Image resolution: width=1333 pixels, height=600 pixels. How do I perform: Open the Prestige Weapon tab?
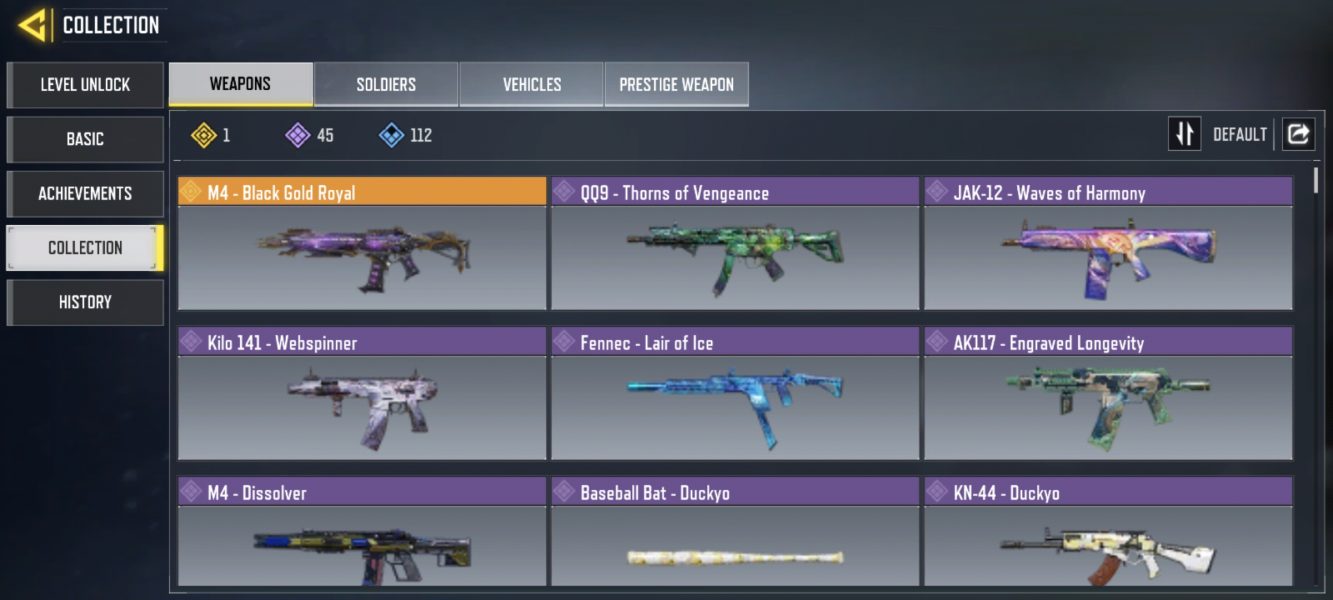pyautogui.click(x=676, y=84)
